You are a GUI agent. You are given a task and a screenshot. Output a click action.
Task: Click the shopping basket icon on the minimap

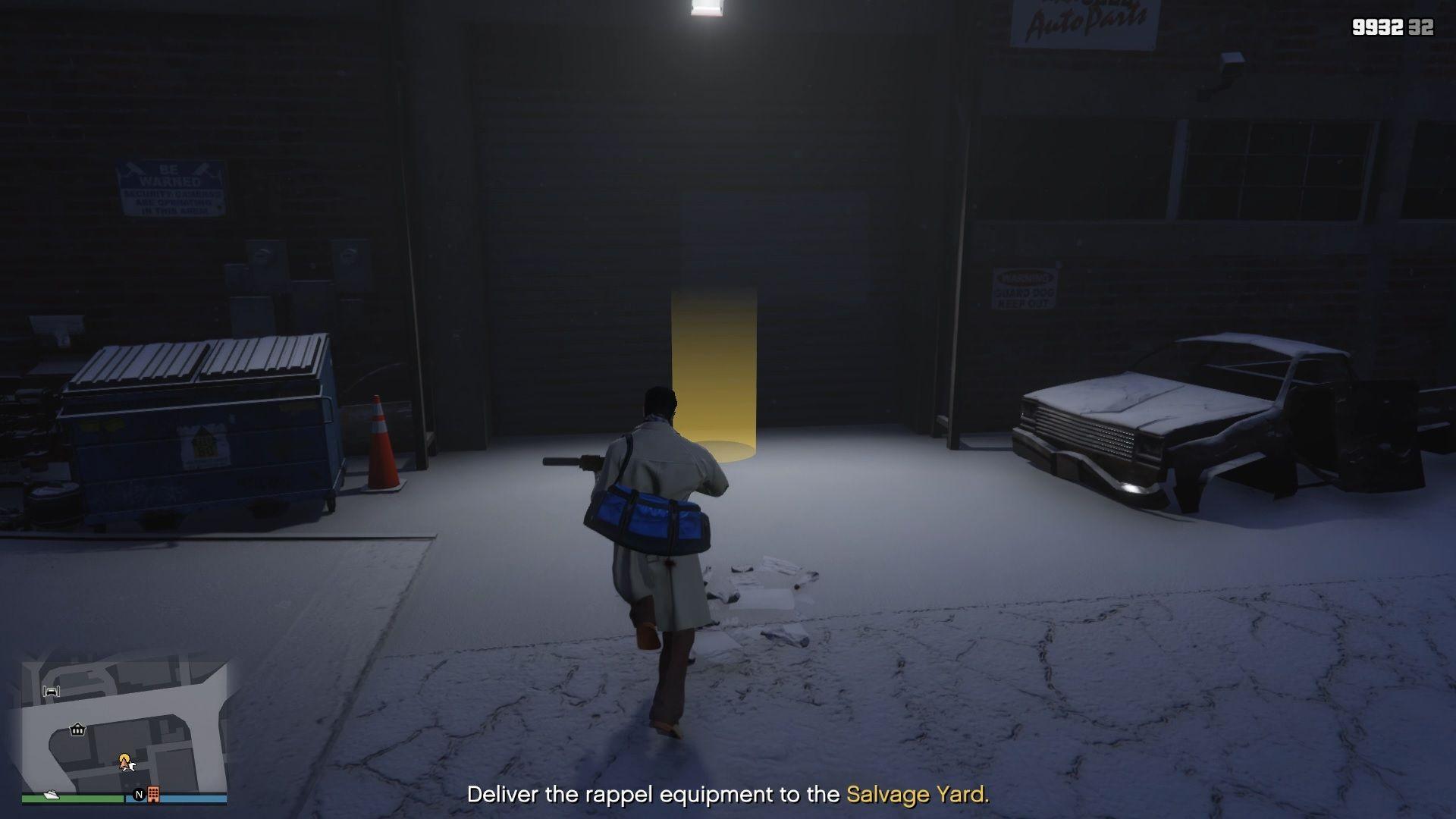point(77,730)
